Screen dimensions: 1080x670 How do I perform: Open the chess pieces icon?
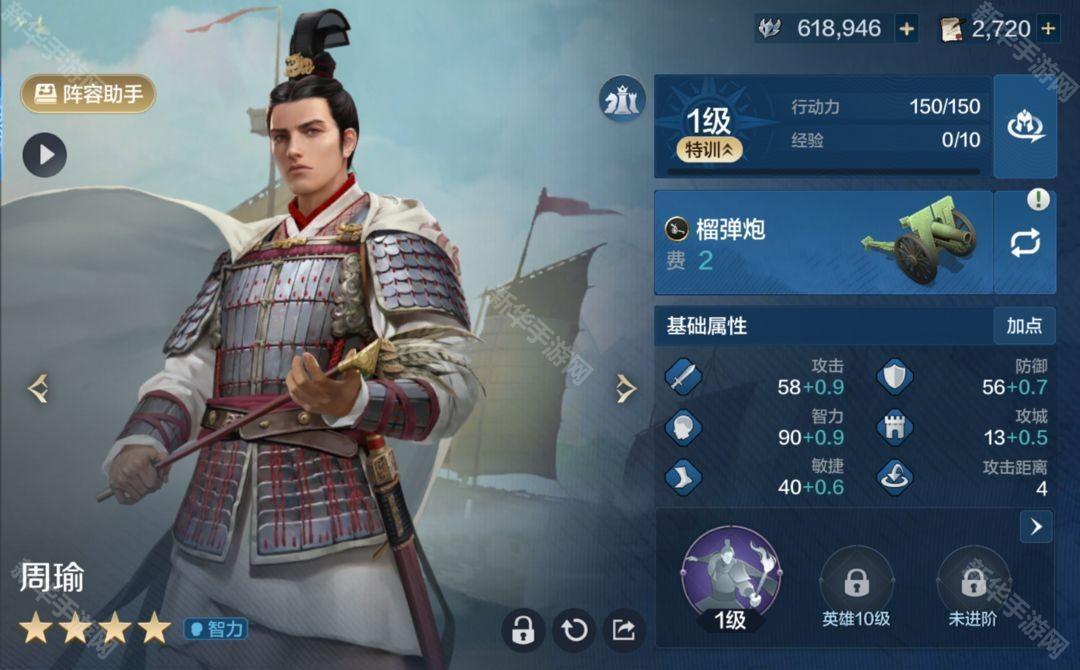point(622,101)
